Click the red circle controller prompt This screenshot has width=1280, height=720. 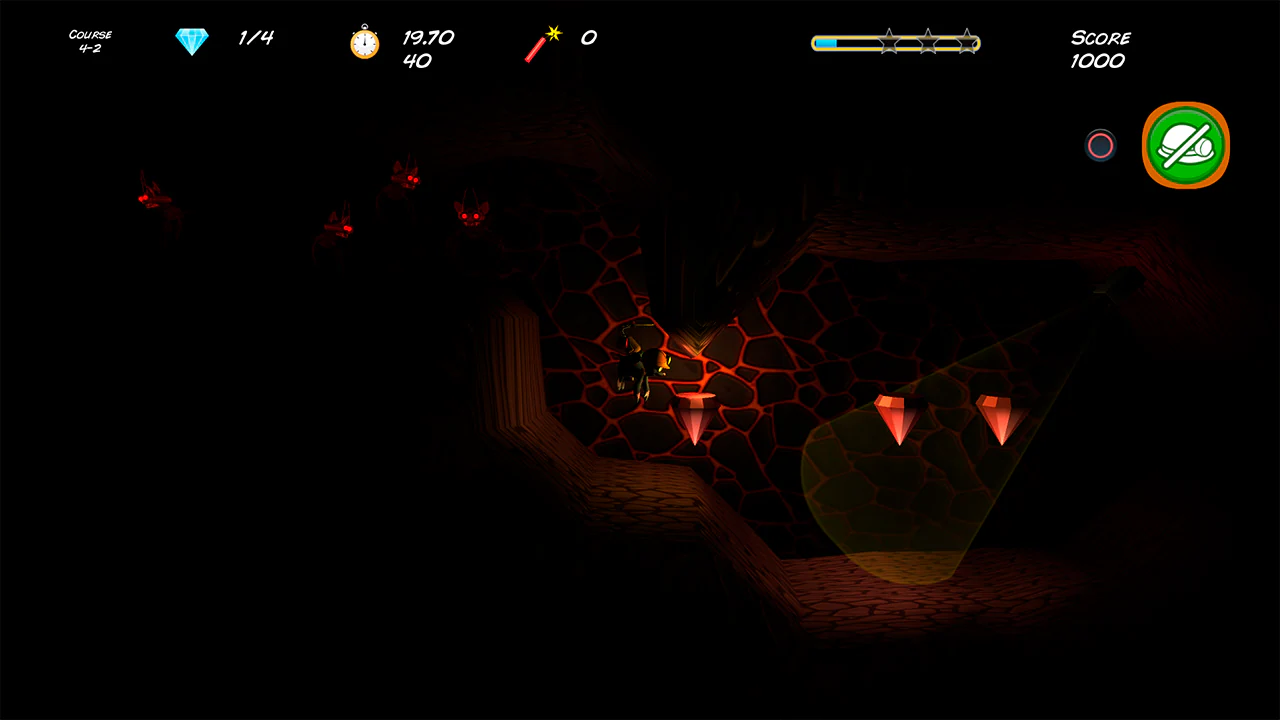point(1099,146)
